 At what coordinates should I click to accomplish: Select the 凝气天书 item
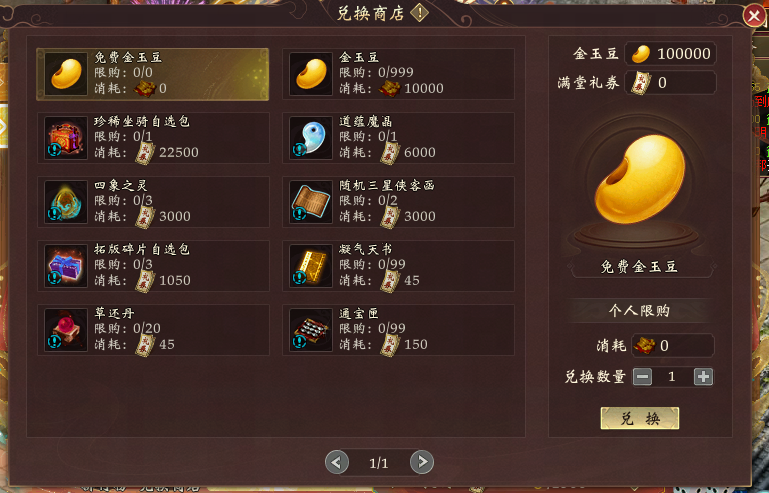pos(398,265)
